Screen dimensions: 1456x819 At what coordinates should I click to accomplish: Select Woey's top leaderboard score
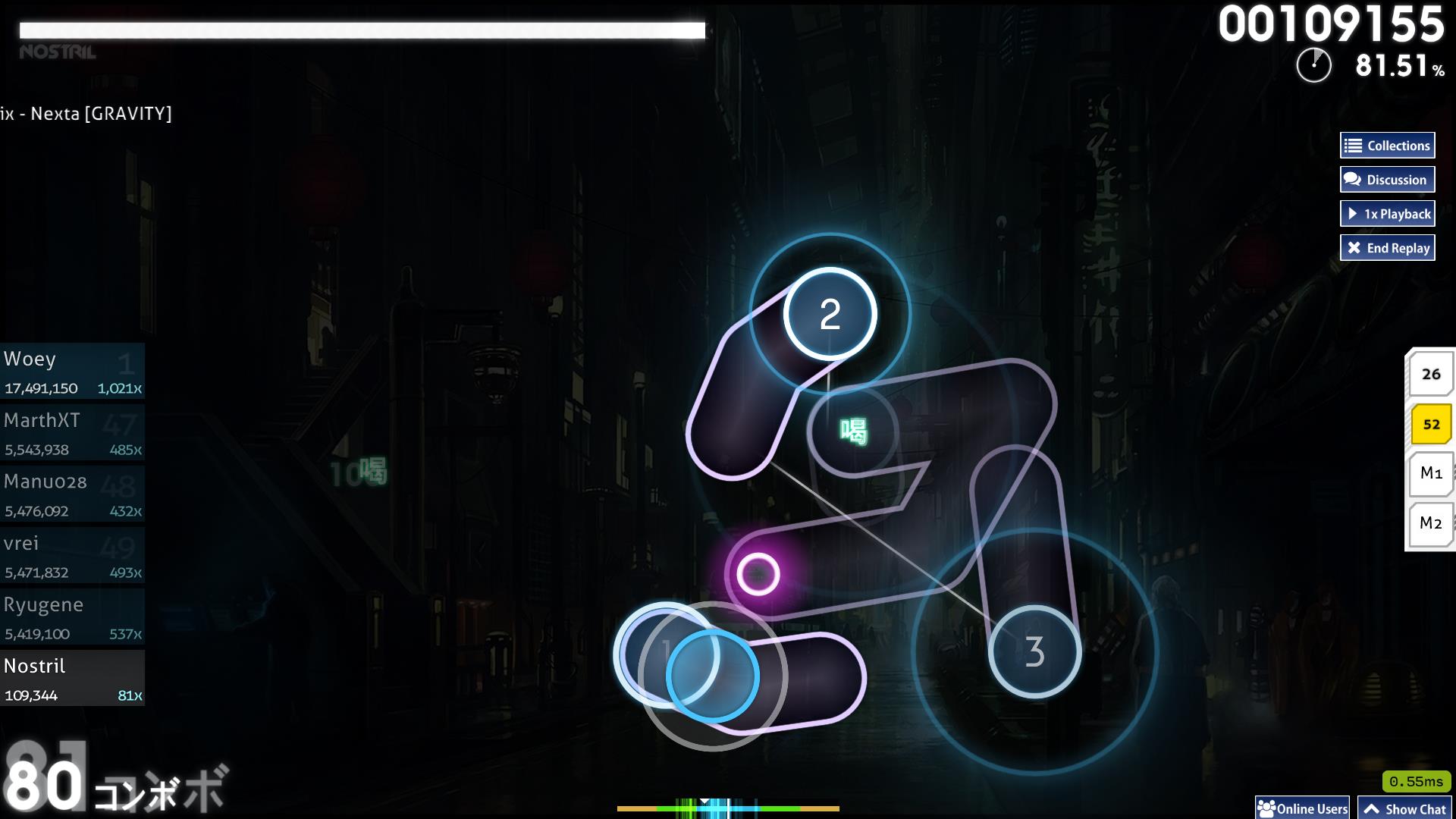click(72, 372)
